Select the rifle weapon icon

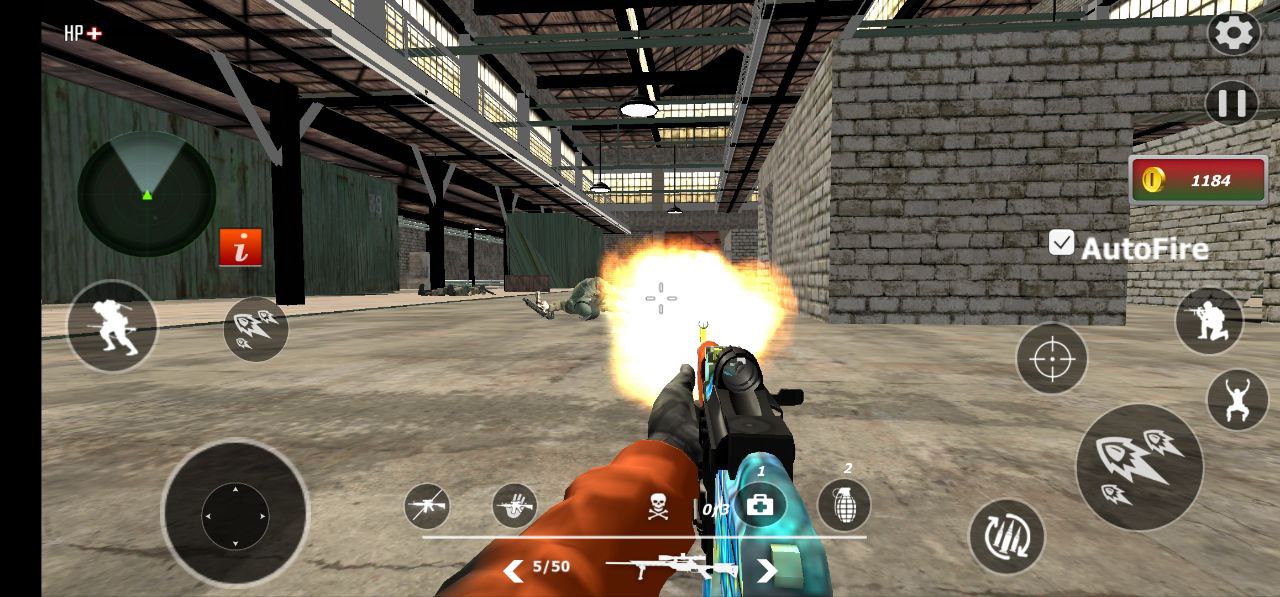click(x=427, y=506)
